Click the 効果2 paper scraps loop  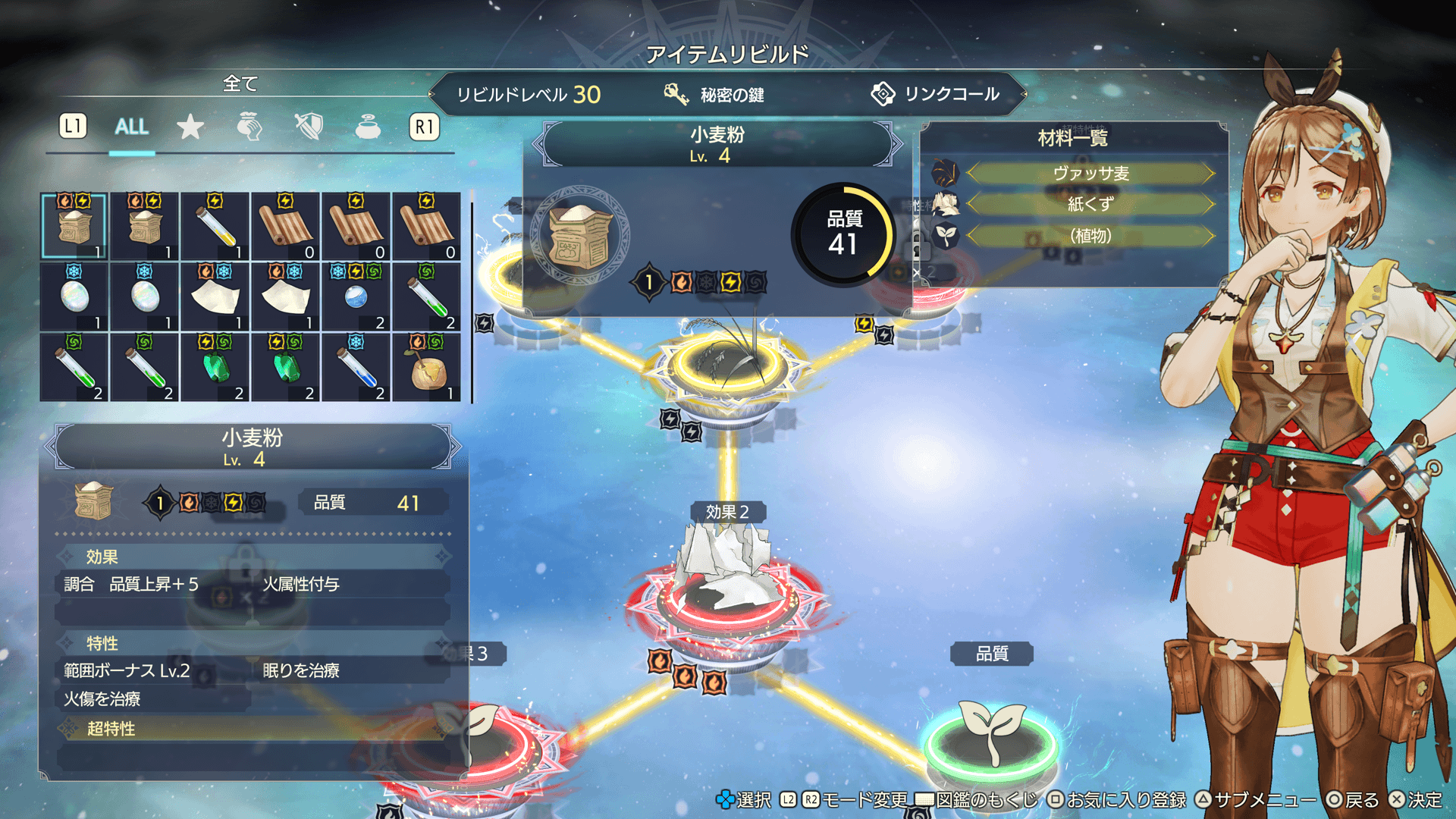point(726,595)
